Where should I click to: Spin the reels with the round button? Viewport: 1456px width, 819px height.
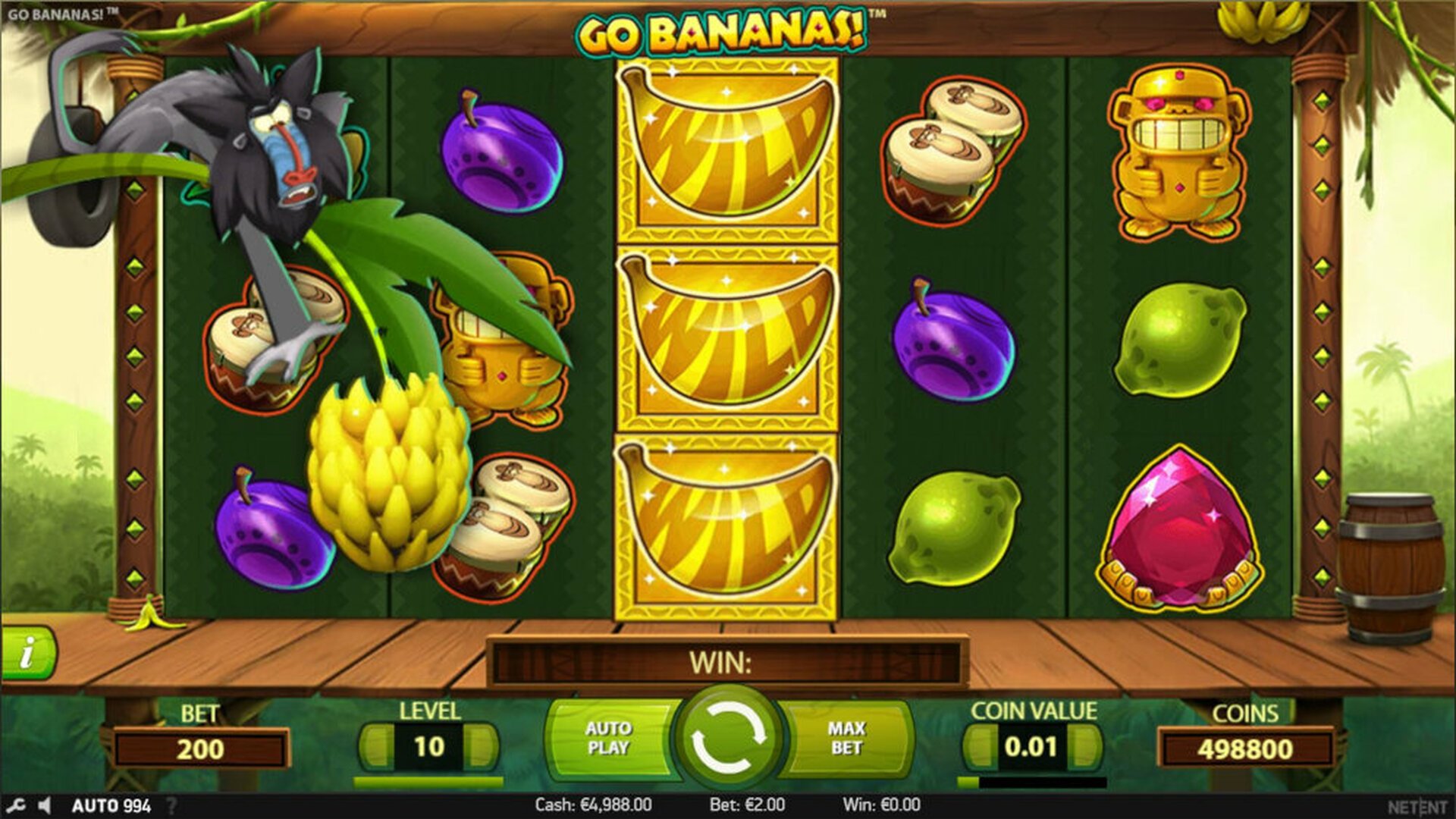click(x=728, y=737)
